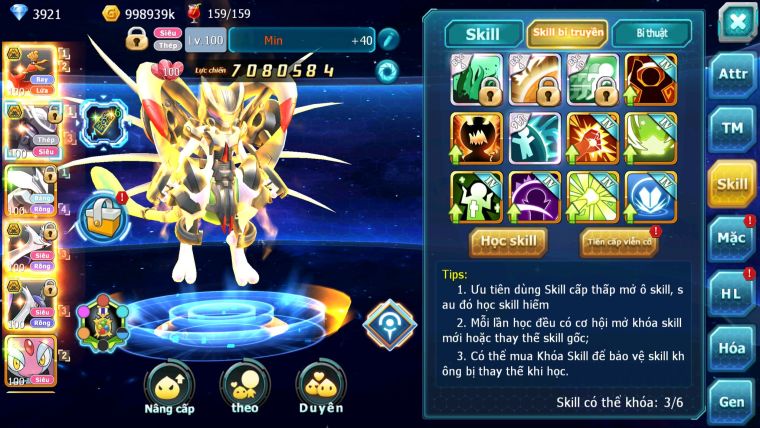Switch to the Skill tab at panel top
This screenshot has width=760, height=428.
coord(483,33)
